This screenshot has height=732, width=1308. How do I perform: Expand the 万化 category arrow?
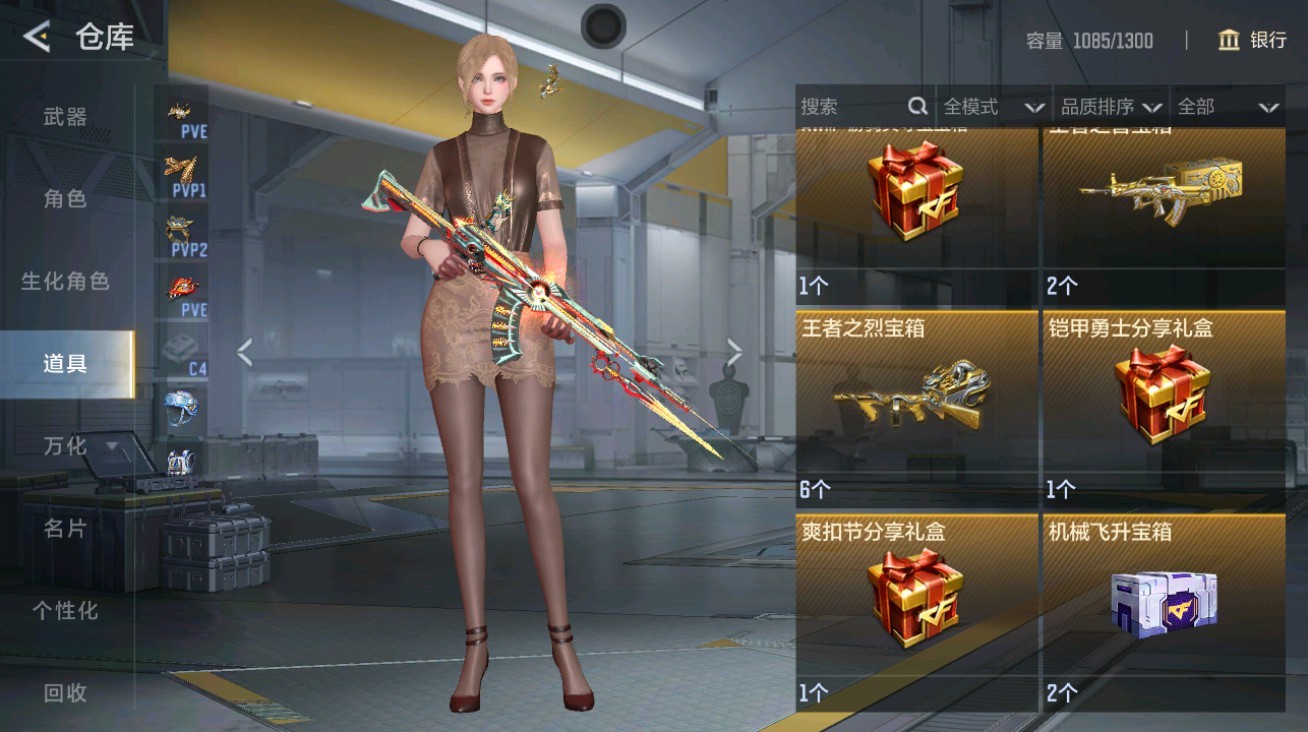click(x=113, y=447)
